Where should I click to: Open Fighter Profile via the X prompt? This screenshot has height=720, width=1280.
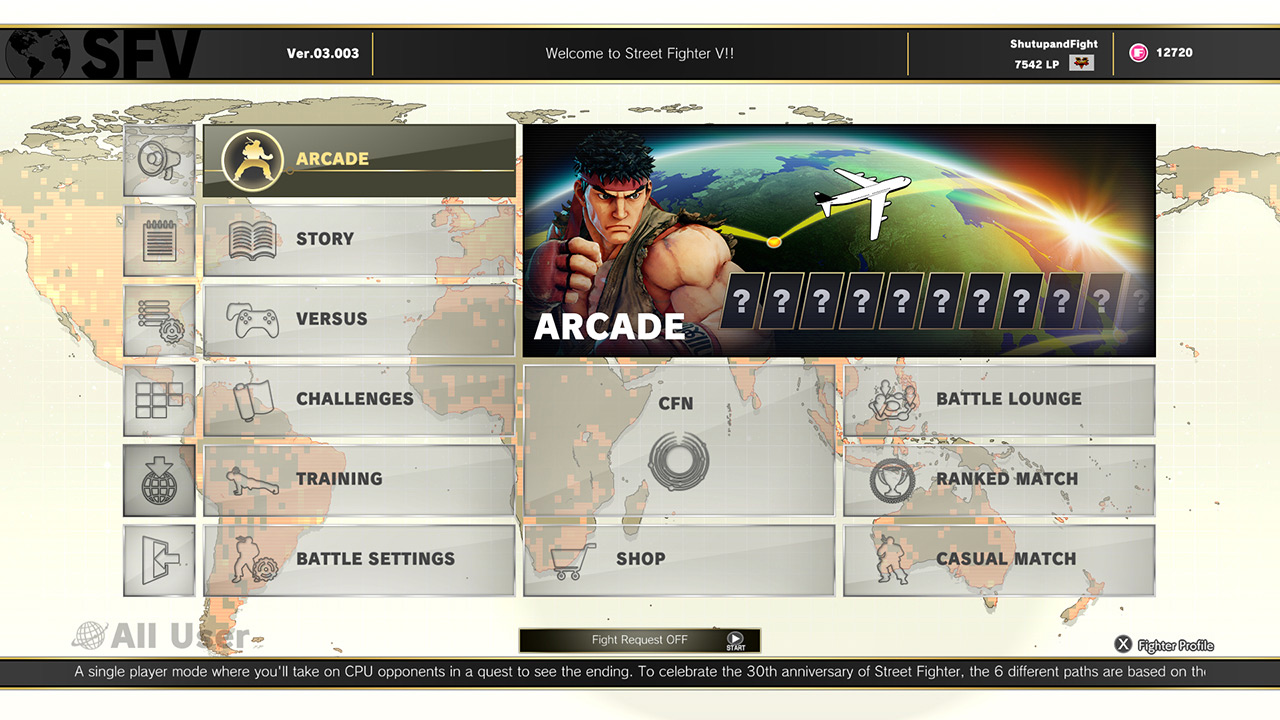1122,644
